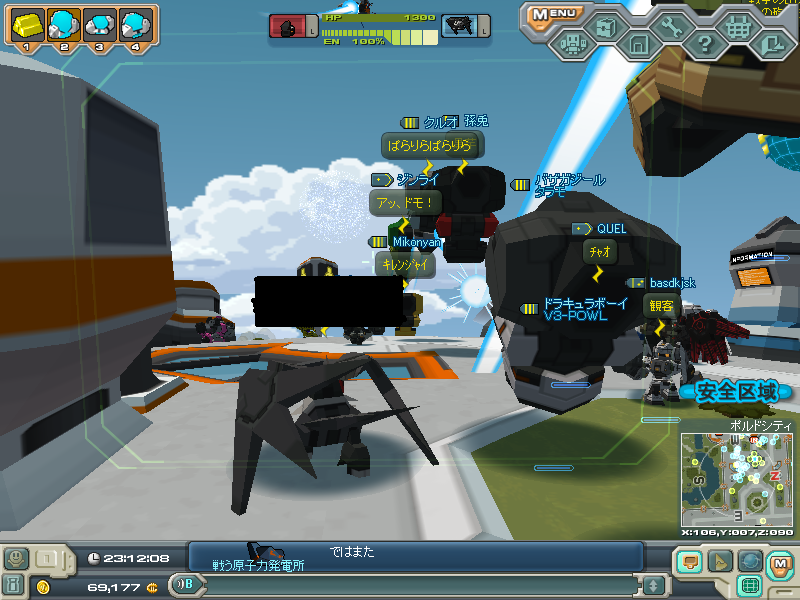Click the exit arrow menu icon

pyautogui.click(x=771, y=44)
